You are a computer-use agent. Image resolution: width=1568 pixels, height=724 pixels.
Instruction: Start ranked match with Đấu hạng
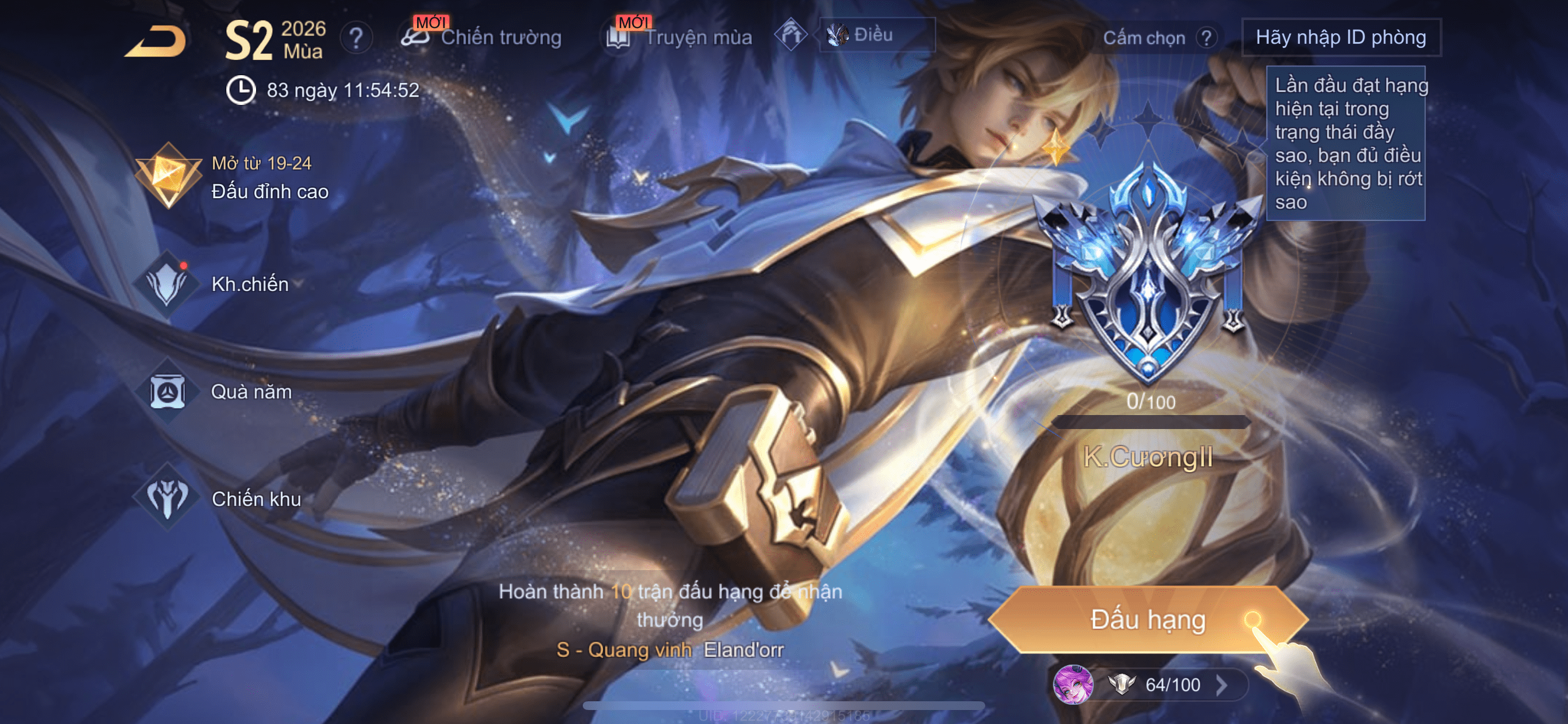(x=1147, y=619)
